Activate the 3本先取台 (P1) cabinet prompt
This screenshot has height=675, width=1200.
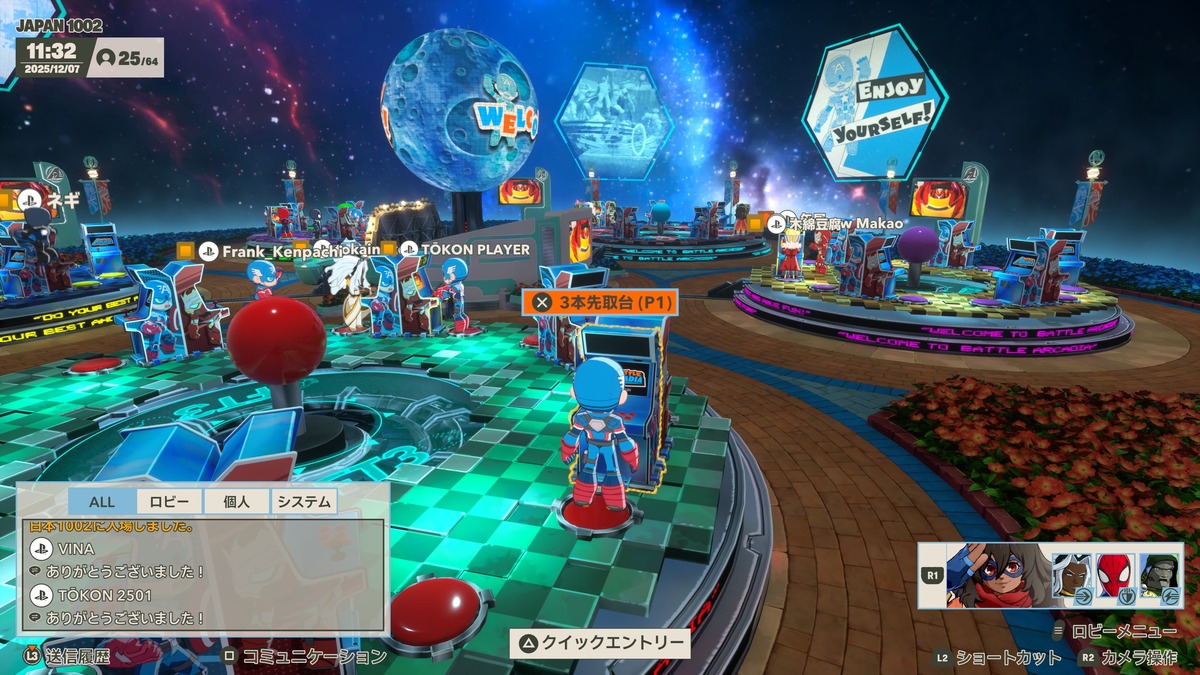click(600, 301)
